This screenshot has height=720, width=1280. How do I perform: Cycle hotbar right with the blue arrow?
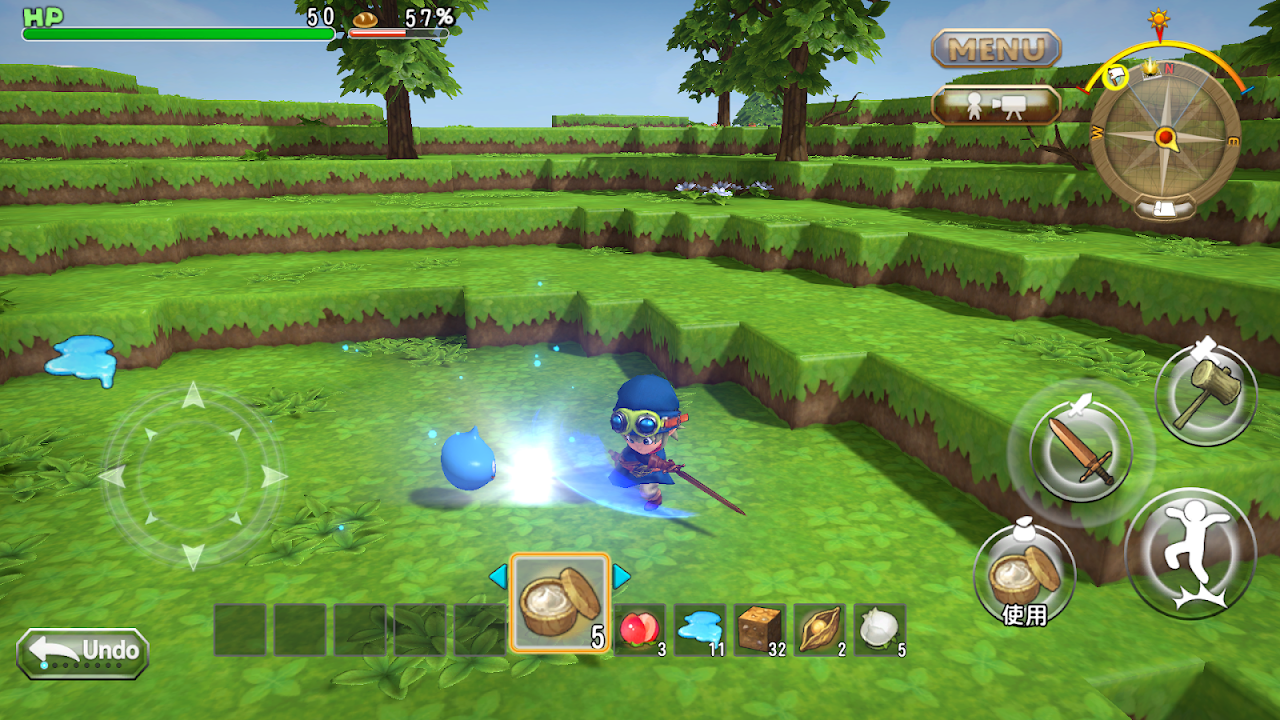point(622,576)
